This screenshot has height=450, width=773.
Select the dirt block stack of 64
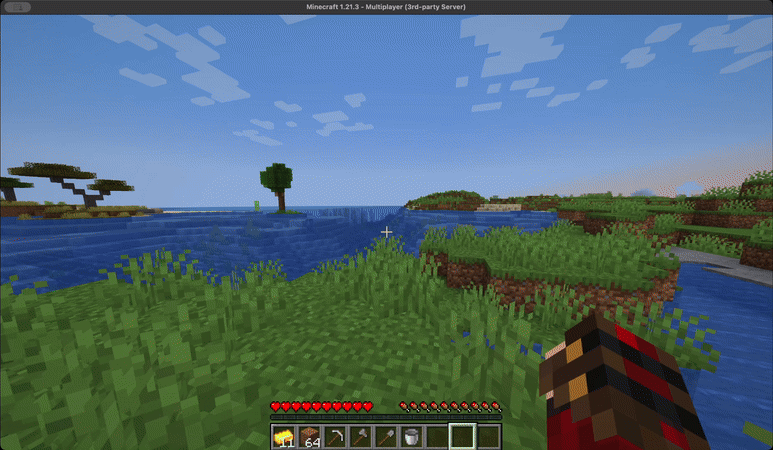(310, 436)
